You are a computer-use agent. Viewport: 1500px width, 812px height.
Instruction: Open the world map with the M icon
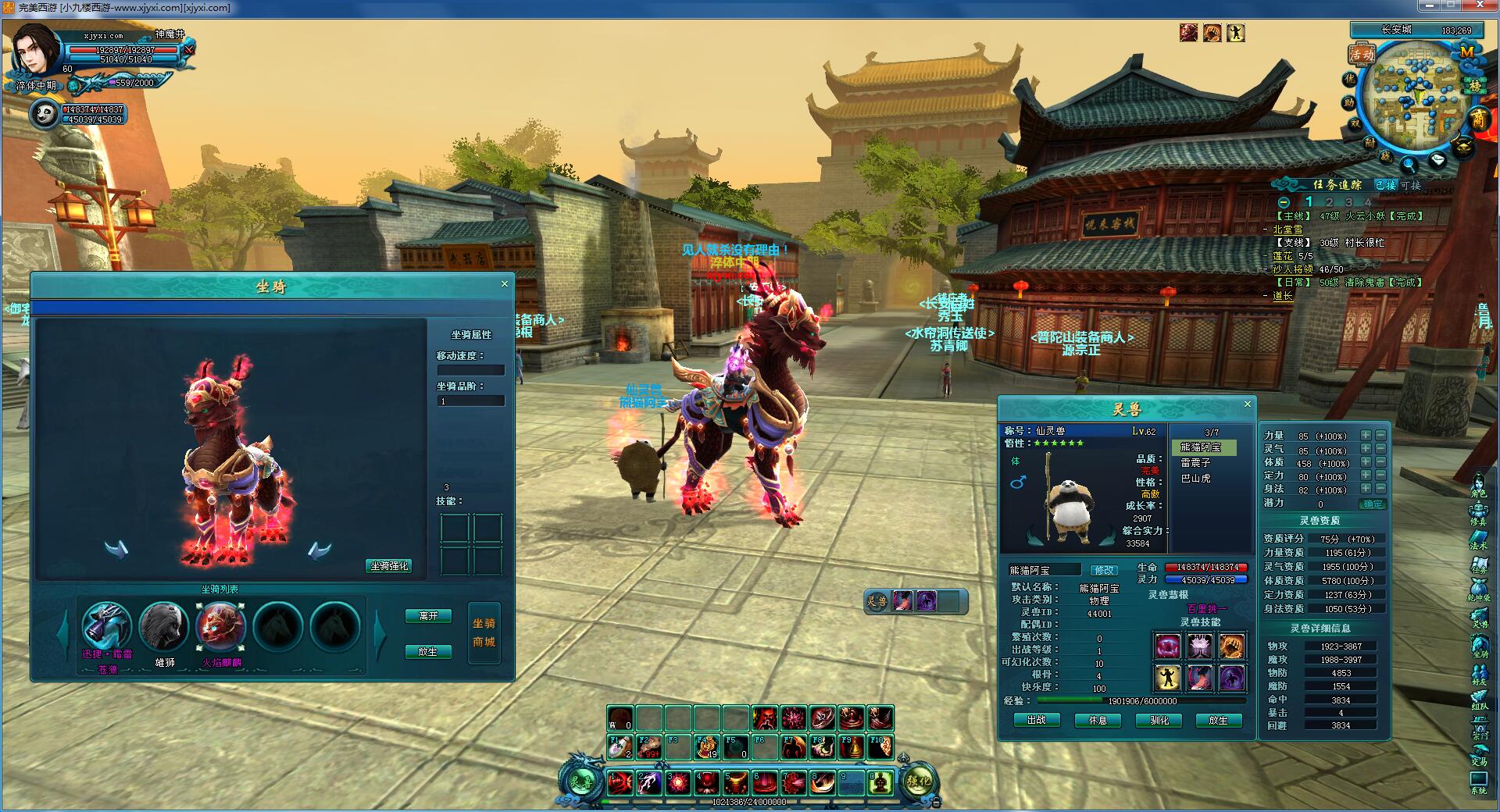pos(1466,52)
